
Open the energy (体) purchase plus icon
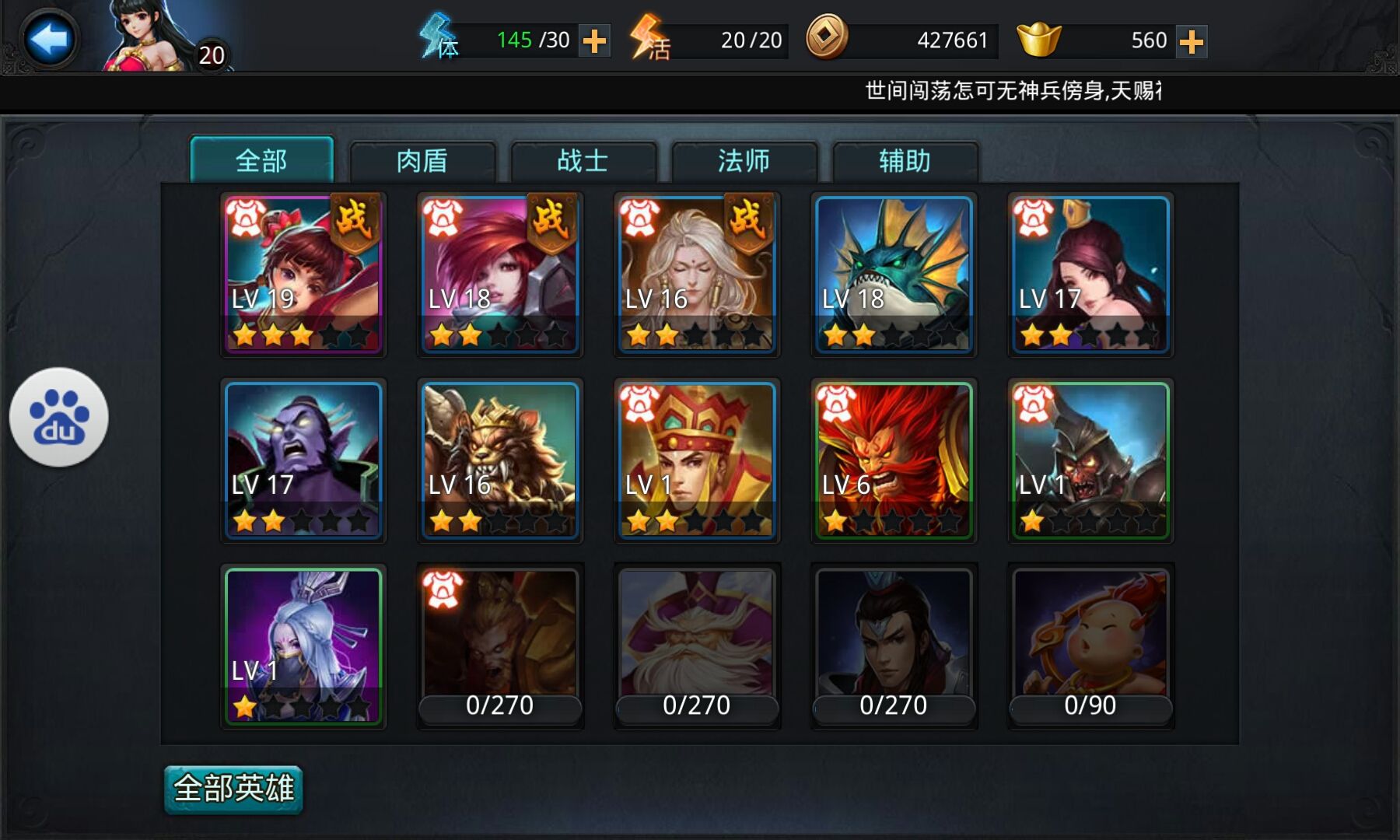click(x=594, y=41)
